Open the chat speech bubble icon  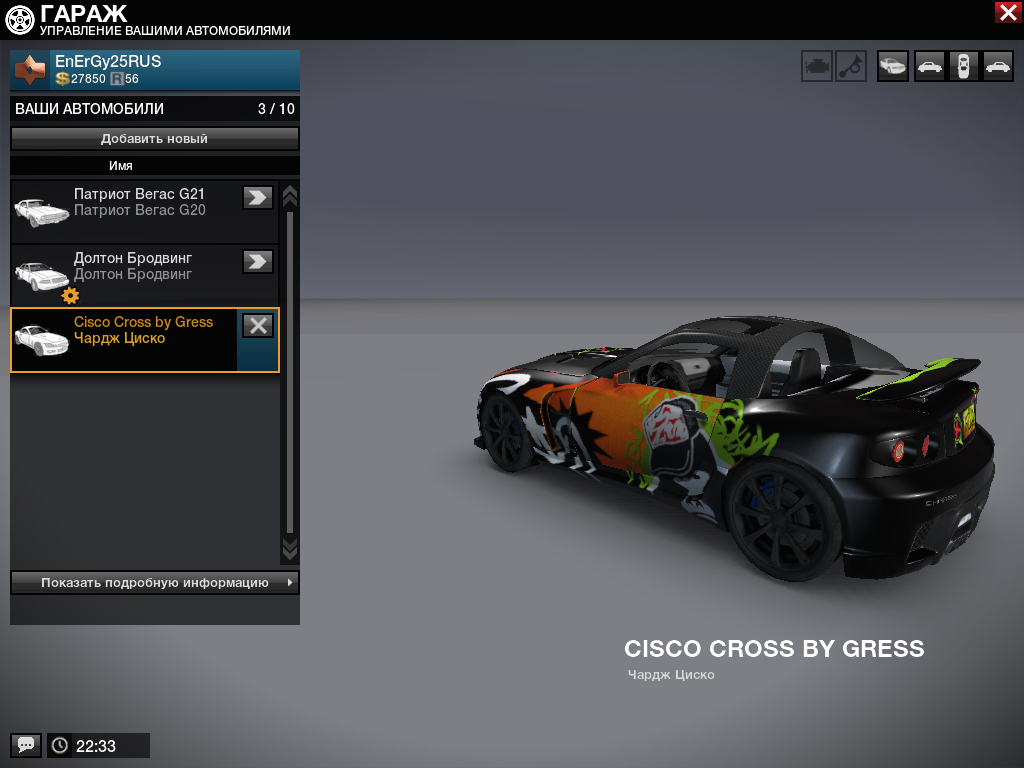pyautogui.click(x=26, y=745)
